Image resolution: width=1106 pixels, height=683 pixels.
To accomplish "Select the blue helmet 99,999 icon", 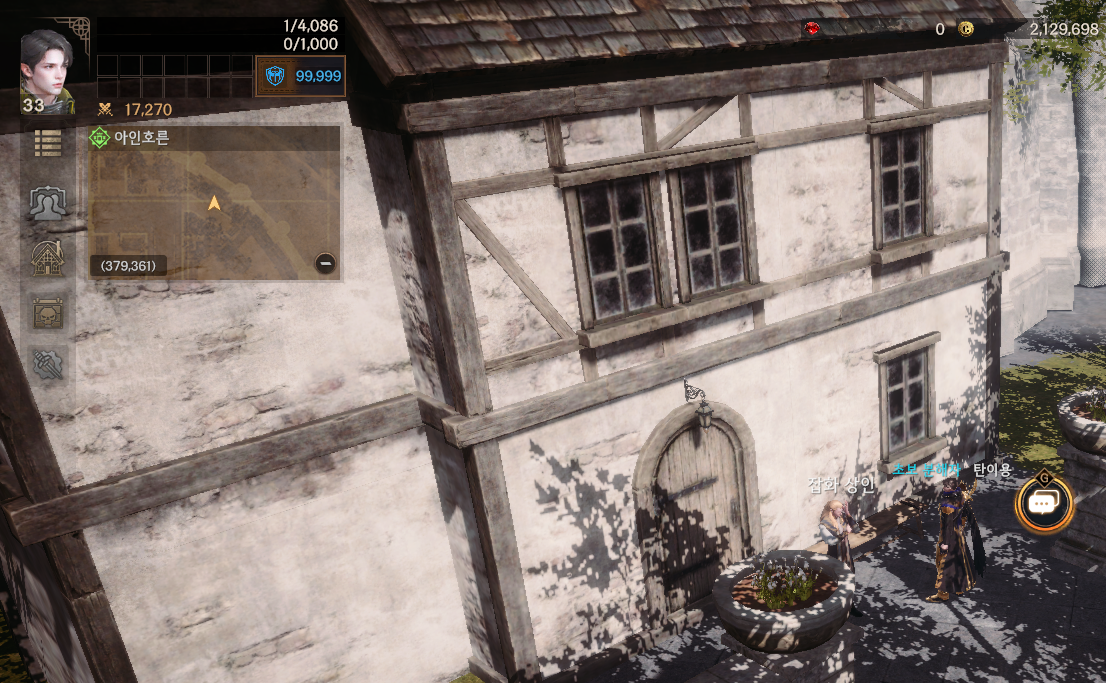I will (273, 76).
